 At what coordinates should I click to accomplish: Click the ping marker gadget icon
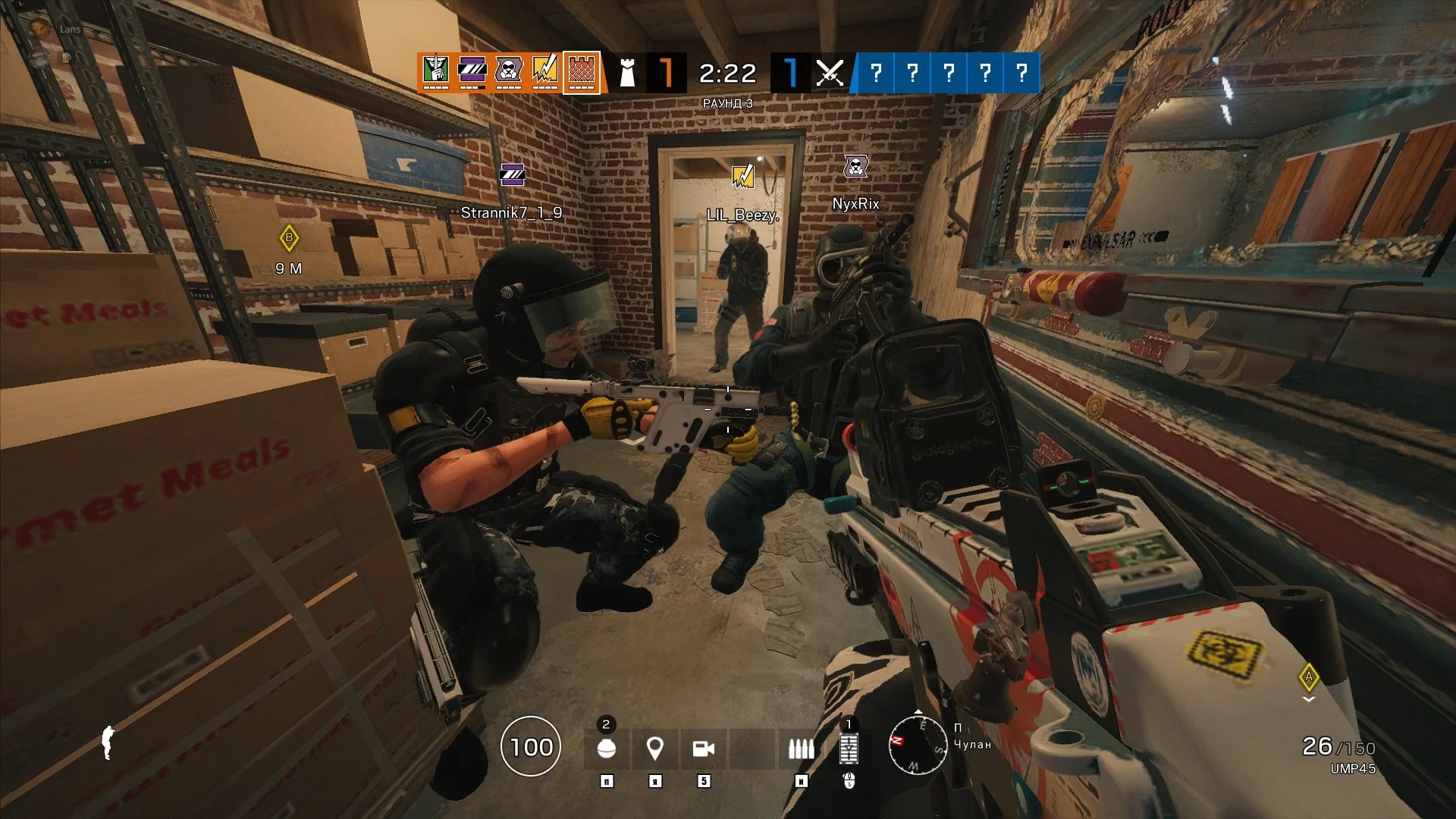coord(654,748)
